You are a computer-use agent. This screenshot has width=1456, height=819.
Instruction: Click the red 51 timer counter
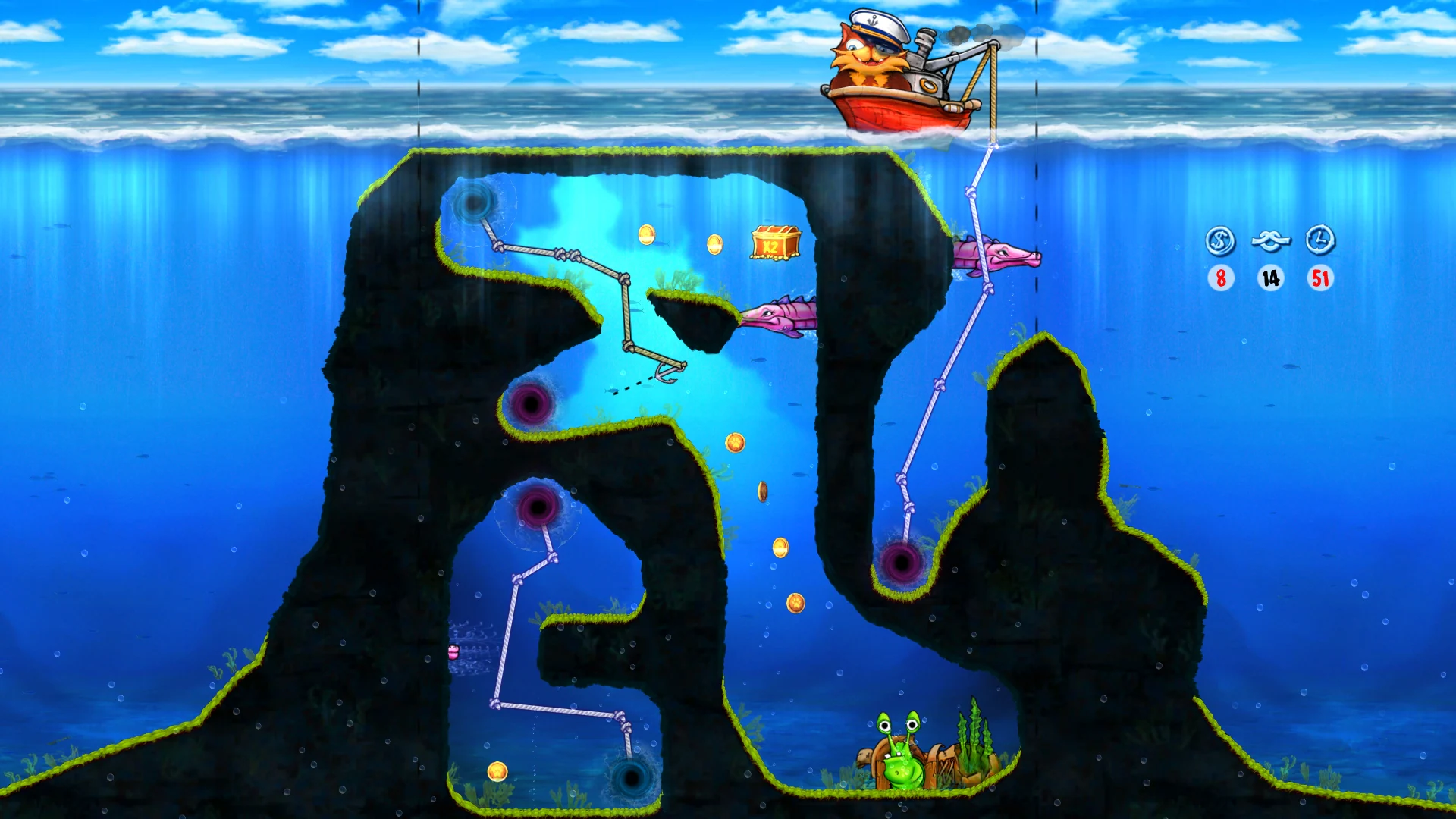click(1319, 279)
